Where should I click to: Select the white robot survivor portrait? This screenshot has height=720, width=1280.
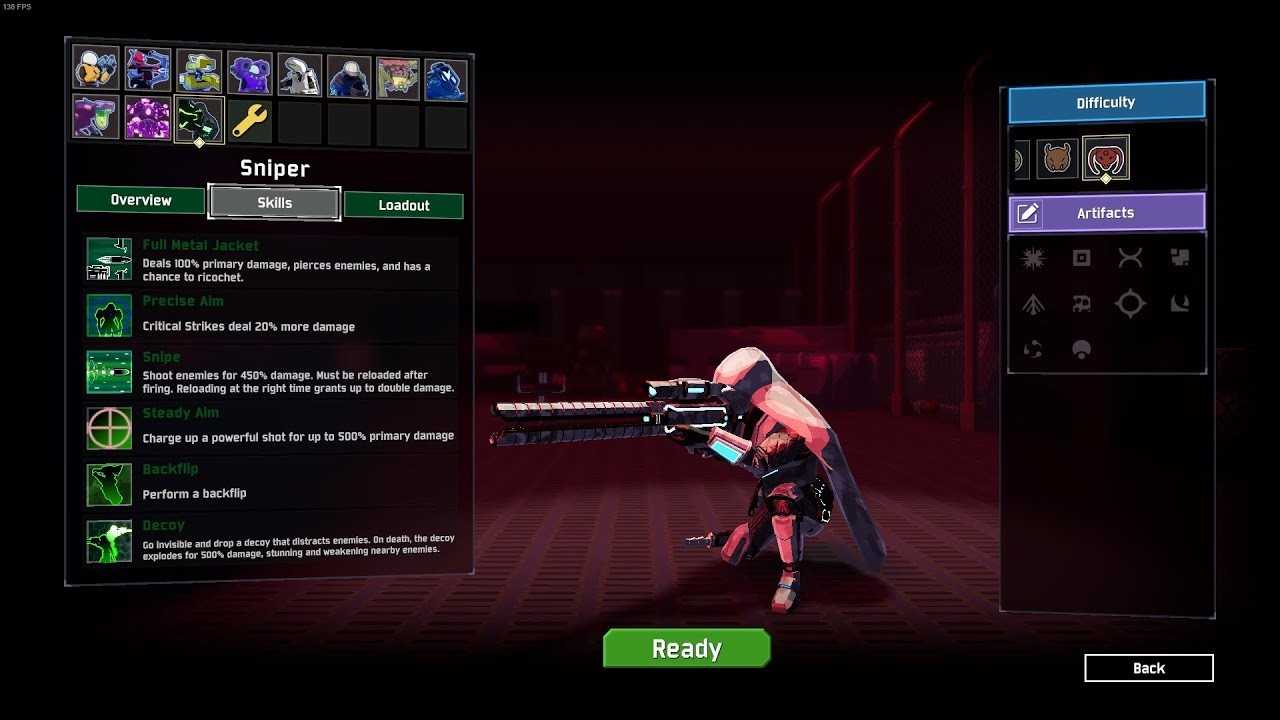pos(298,75)
